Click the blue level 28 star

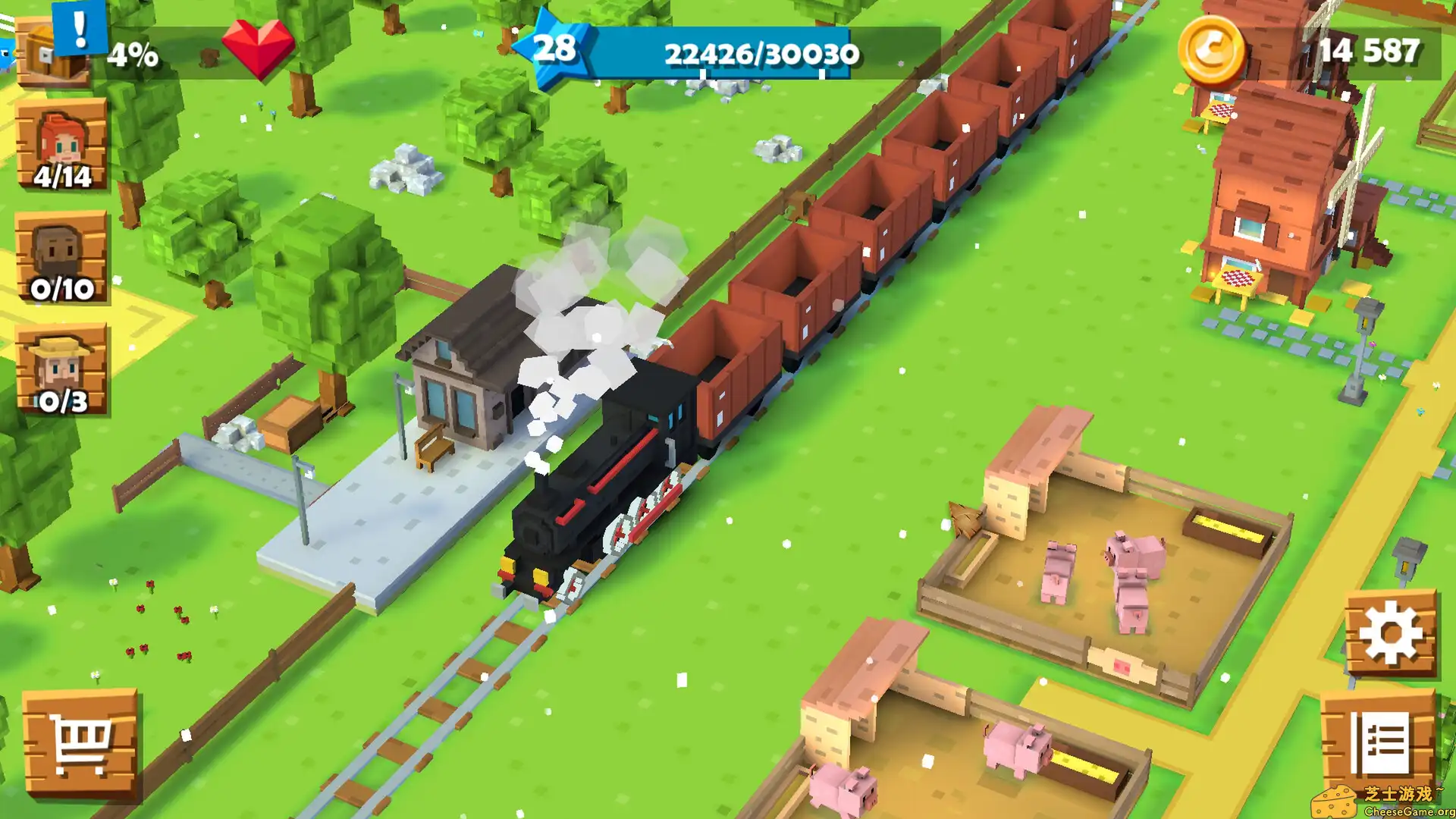click(556, 51)
